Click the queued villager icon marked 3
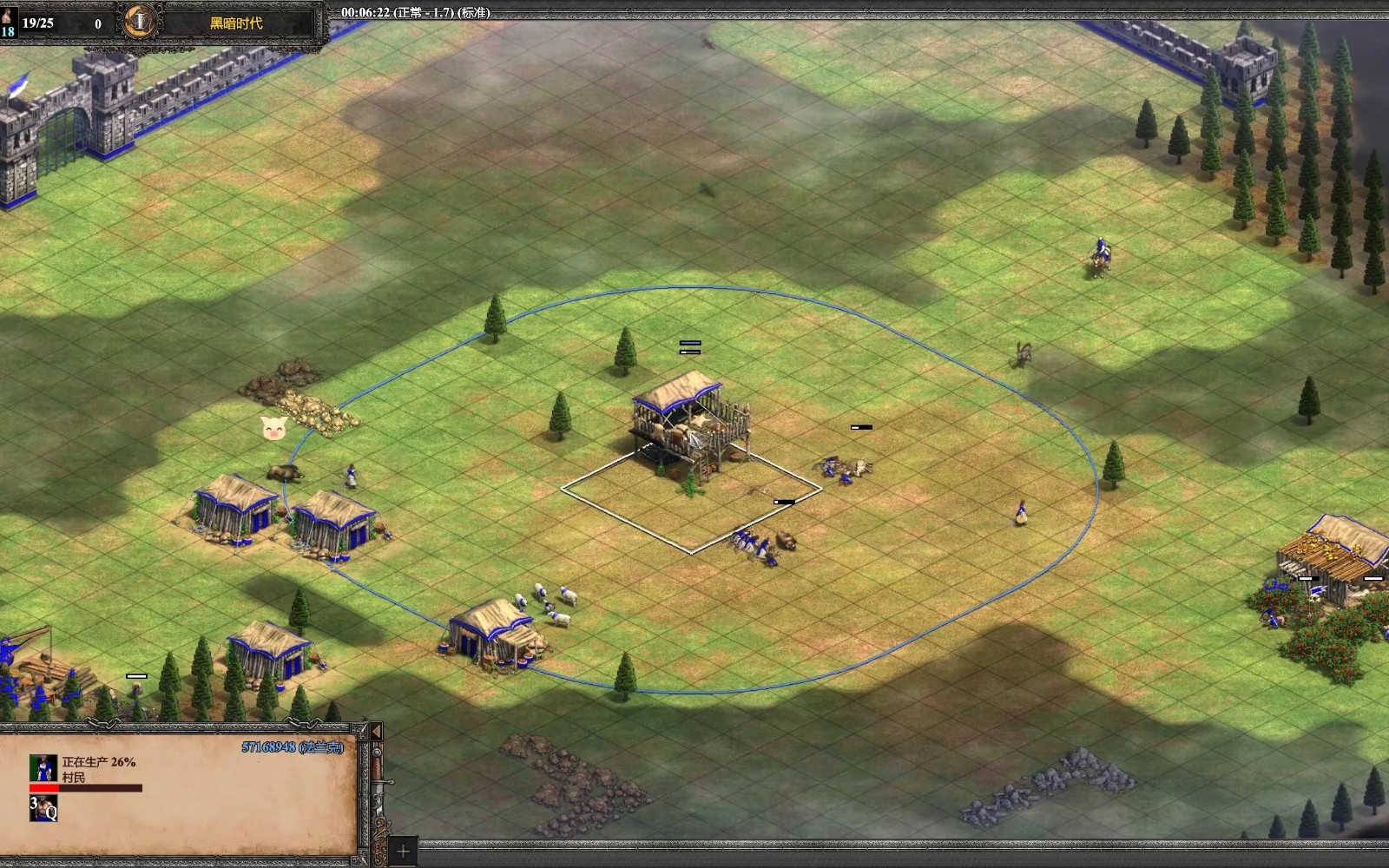The width and height of the screenshot is (1389, 868). (x=43, y=808)
